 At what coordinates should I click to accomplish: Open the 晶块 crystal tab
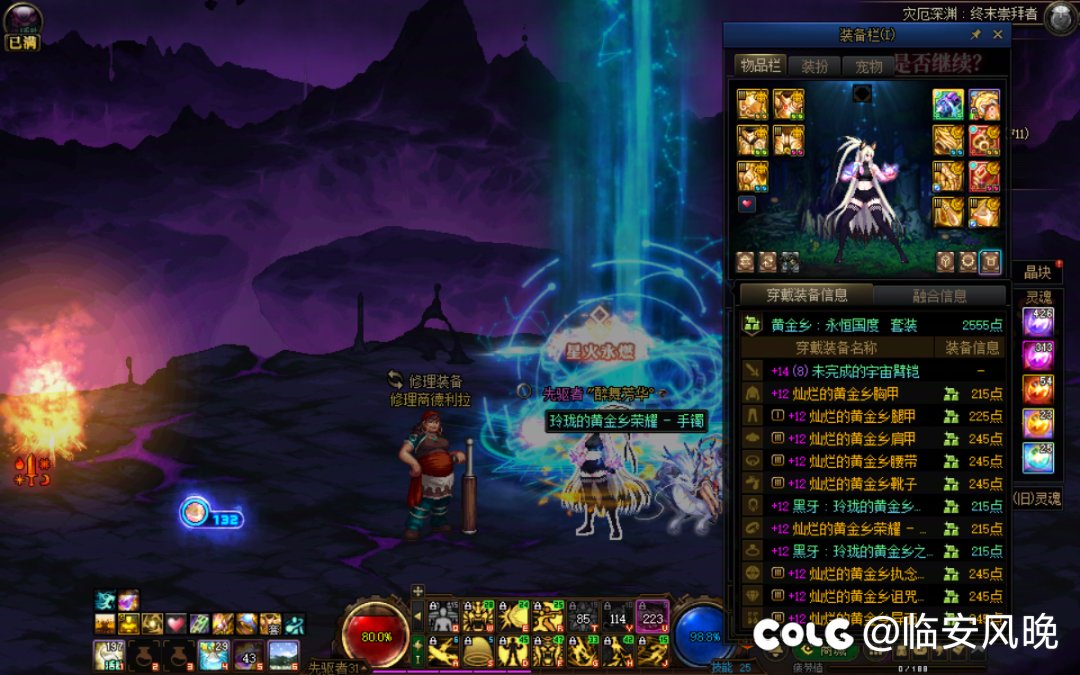click(x=1035, y=273)
